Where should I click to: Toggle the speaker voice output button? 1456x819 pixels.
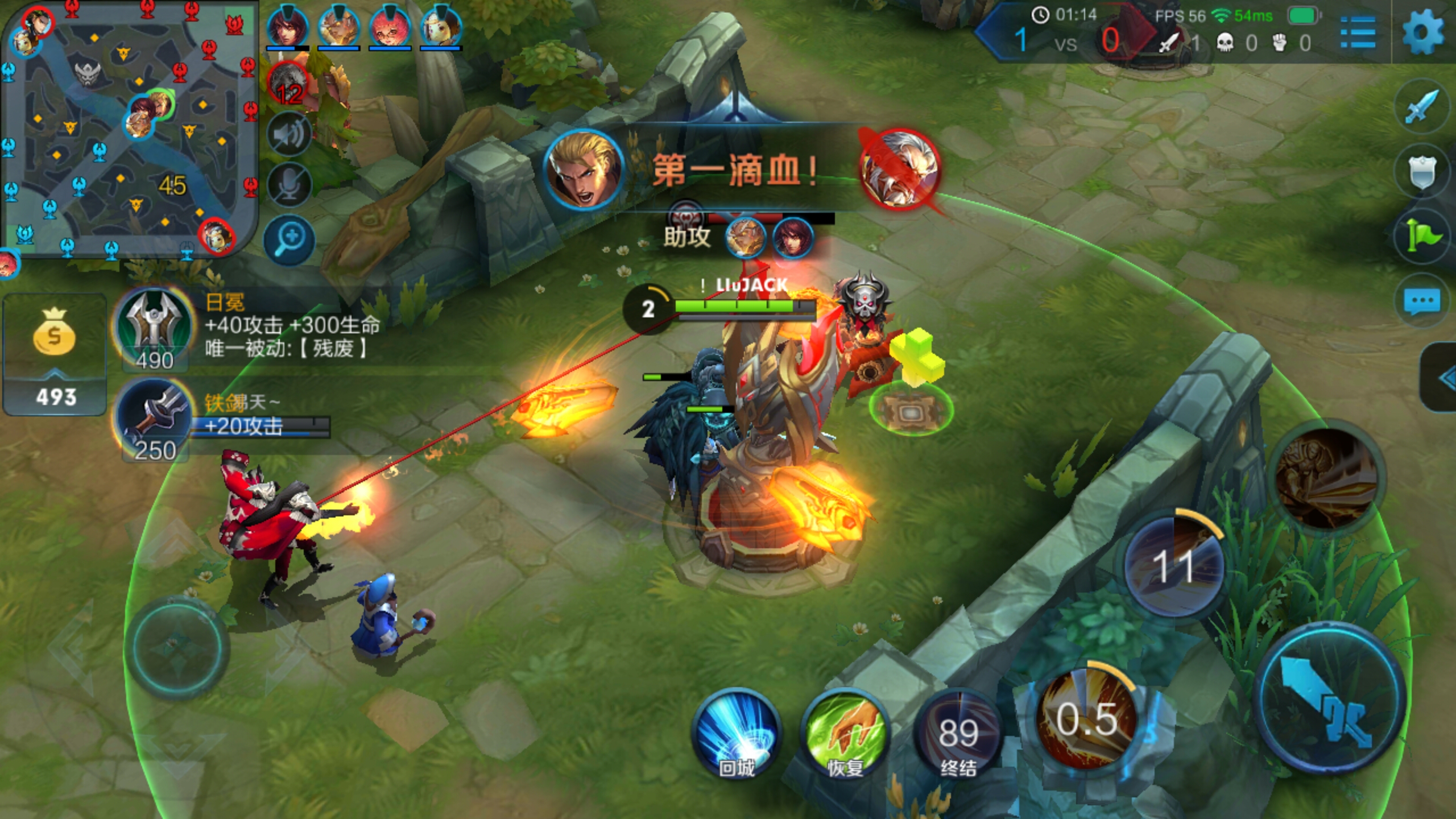coord(289,134)
